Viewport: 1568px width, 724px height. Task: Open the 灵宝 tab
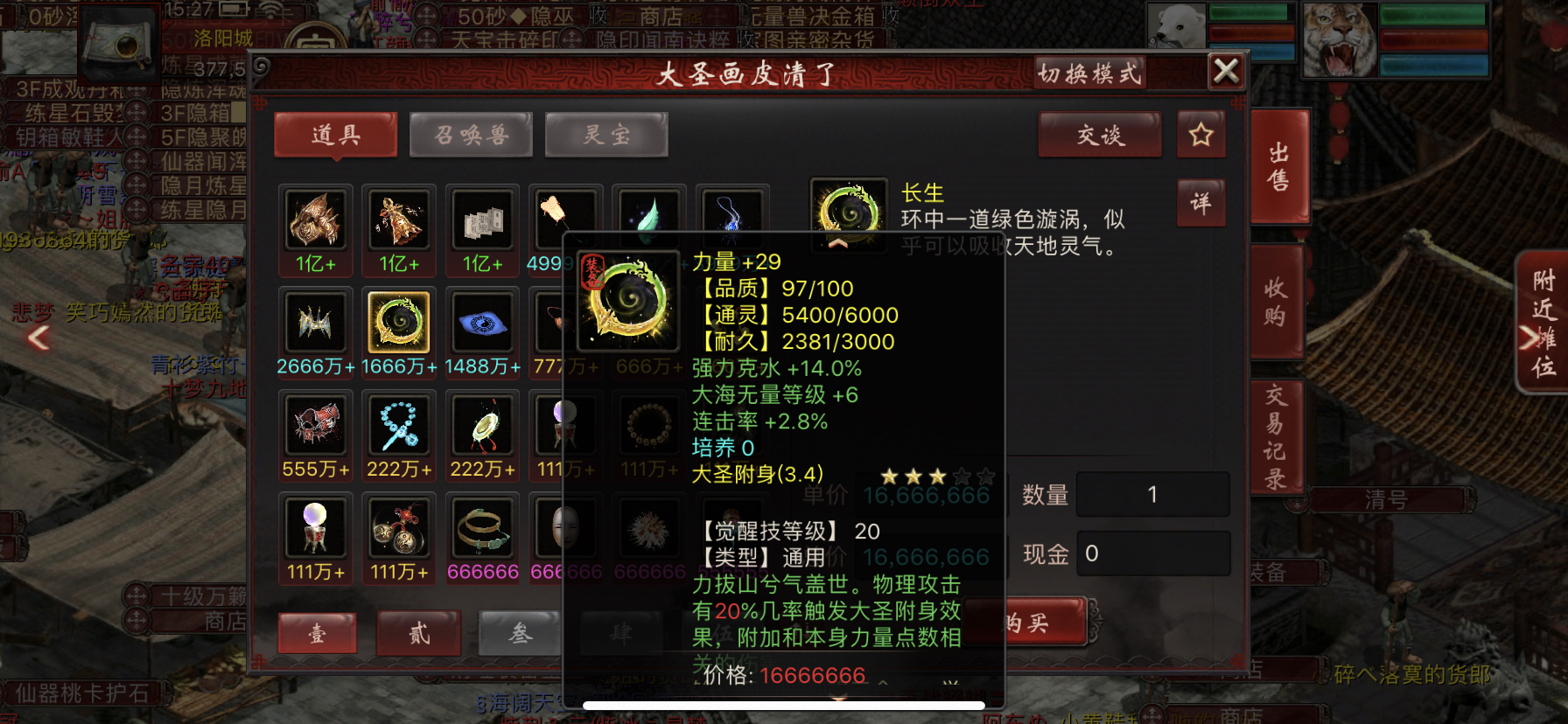coord(606,135)
